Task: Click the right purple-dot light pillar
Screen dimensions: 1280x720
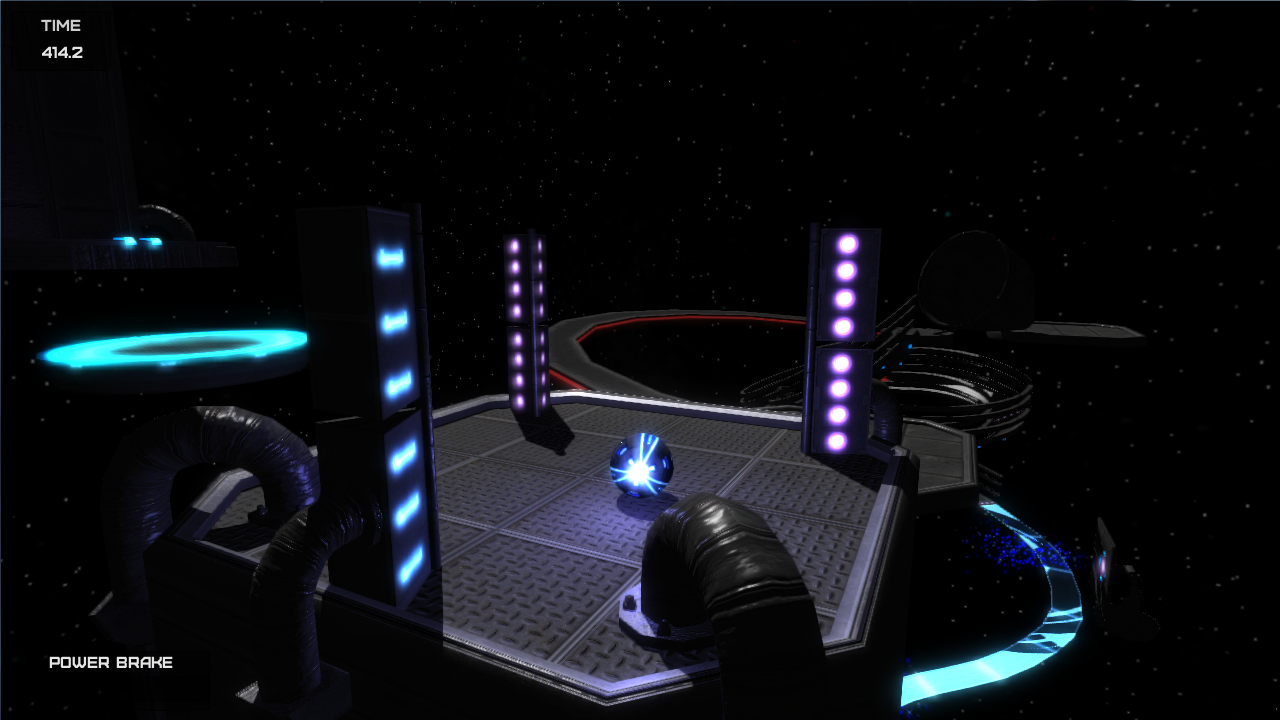Action: [845, 340]
